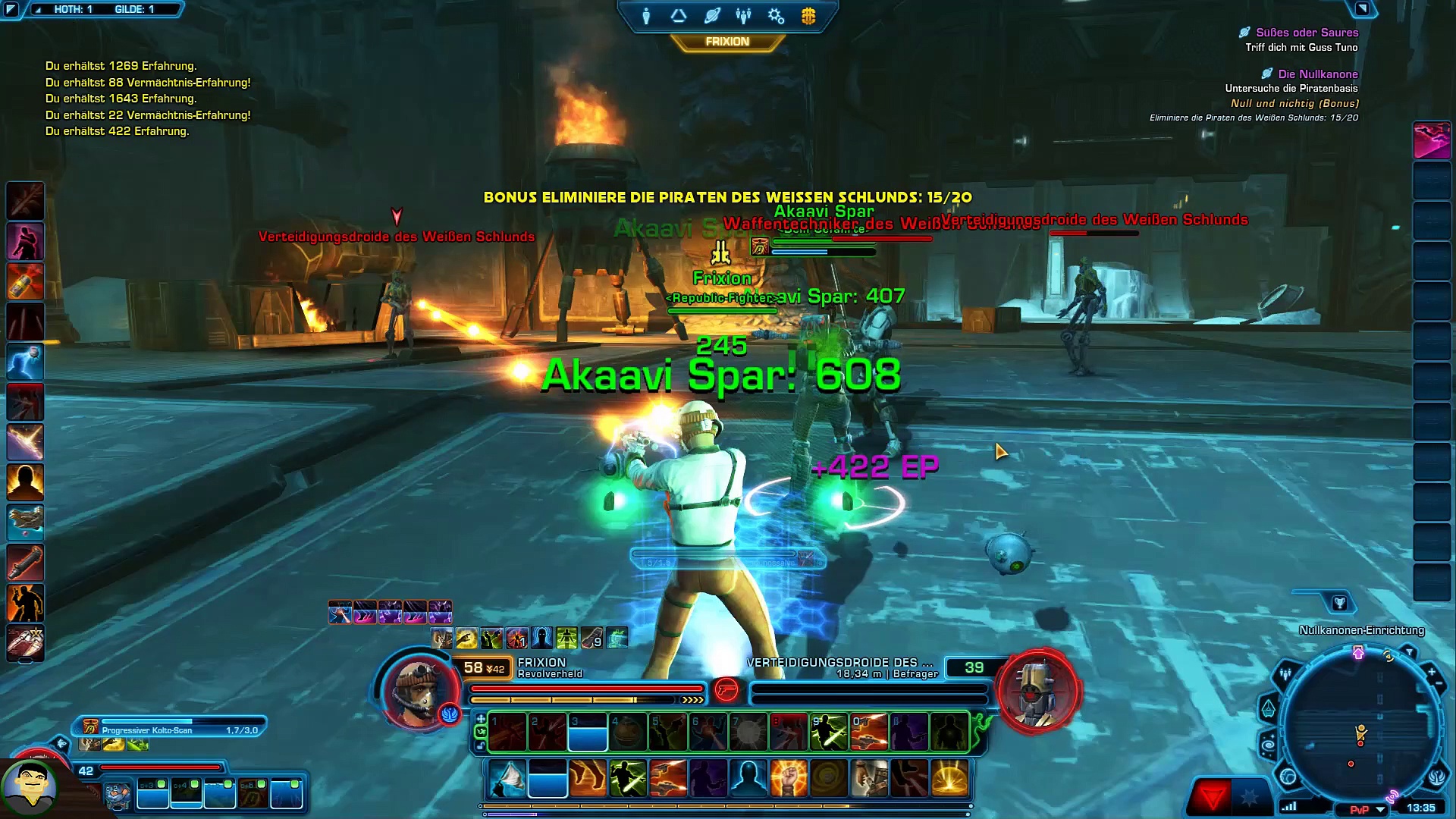This screenshot has height=819, width=1456.
Task: Click the trophy achievements button above minimap
Action: point(1339,603)
